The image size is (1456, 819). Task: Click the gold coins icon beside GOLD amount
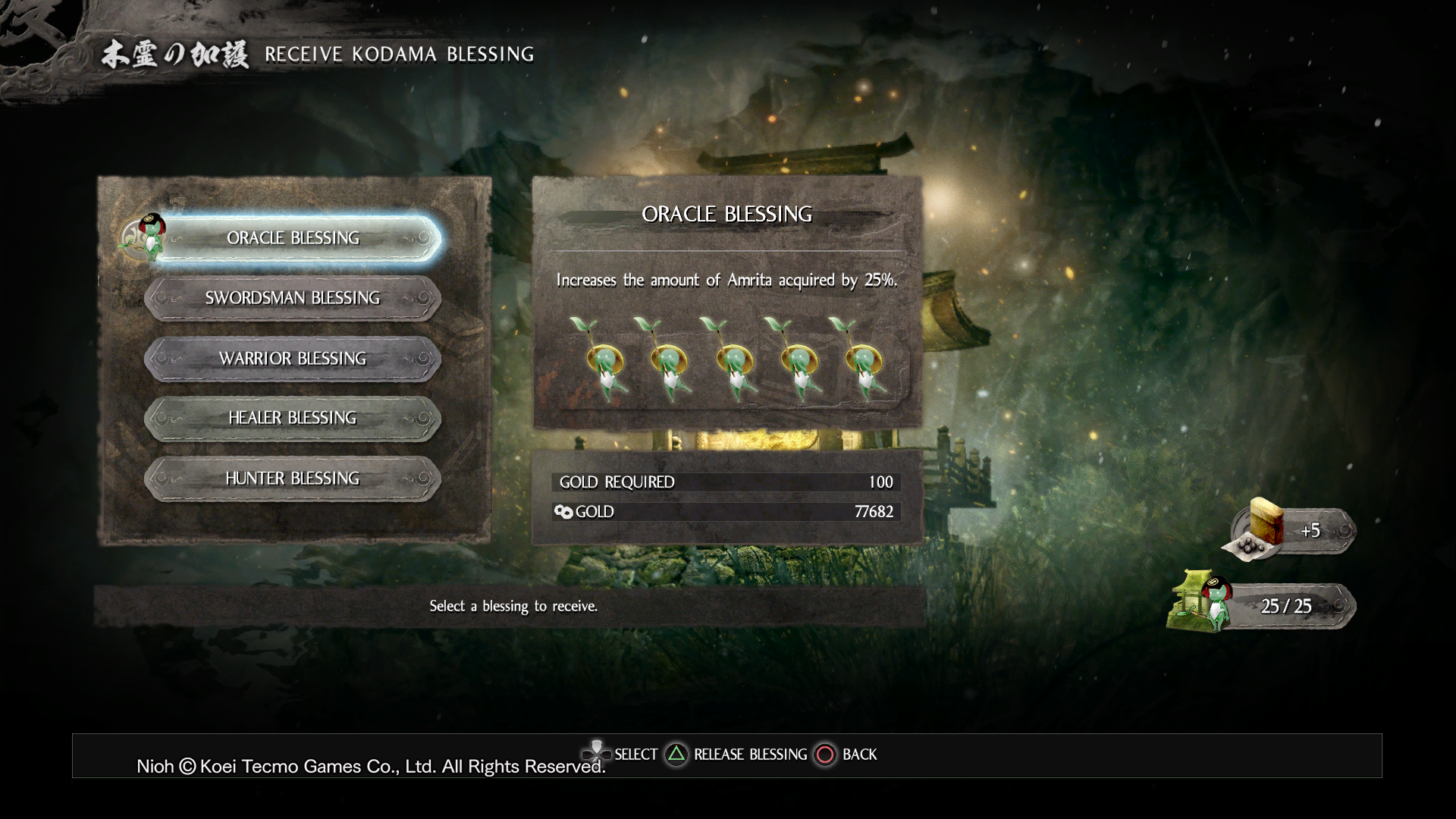coord(565,512)
